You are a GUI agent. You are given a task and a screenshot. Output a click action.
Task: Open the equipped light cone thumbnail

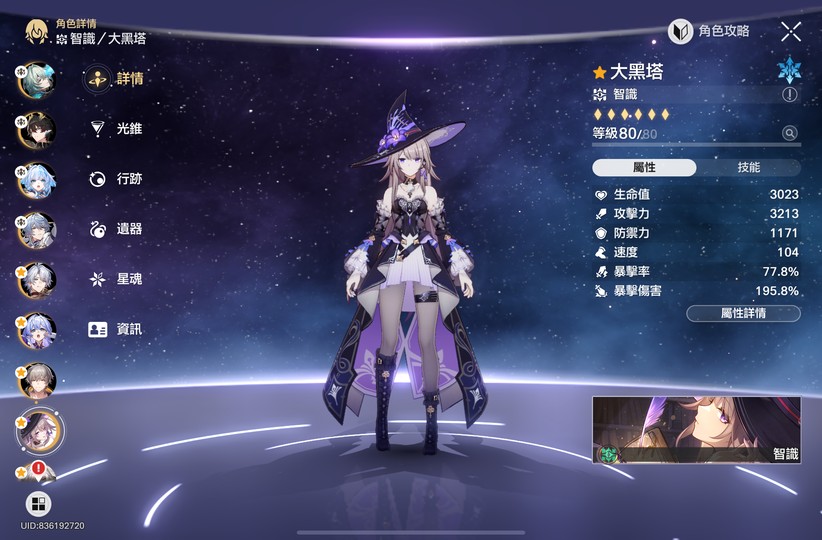point(696,430)
